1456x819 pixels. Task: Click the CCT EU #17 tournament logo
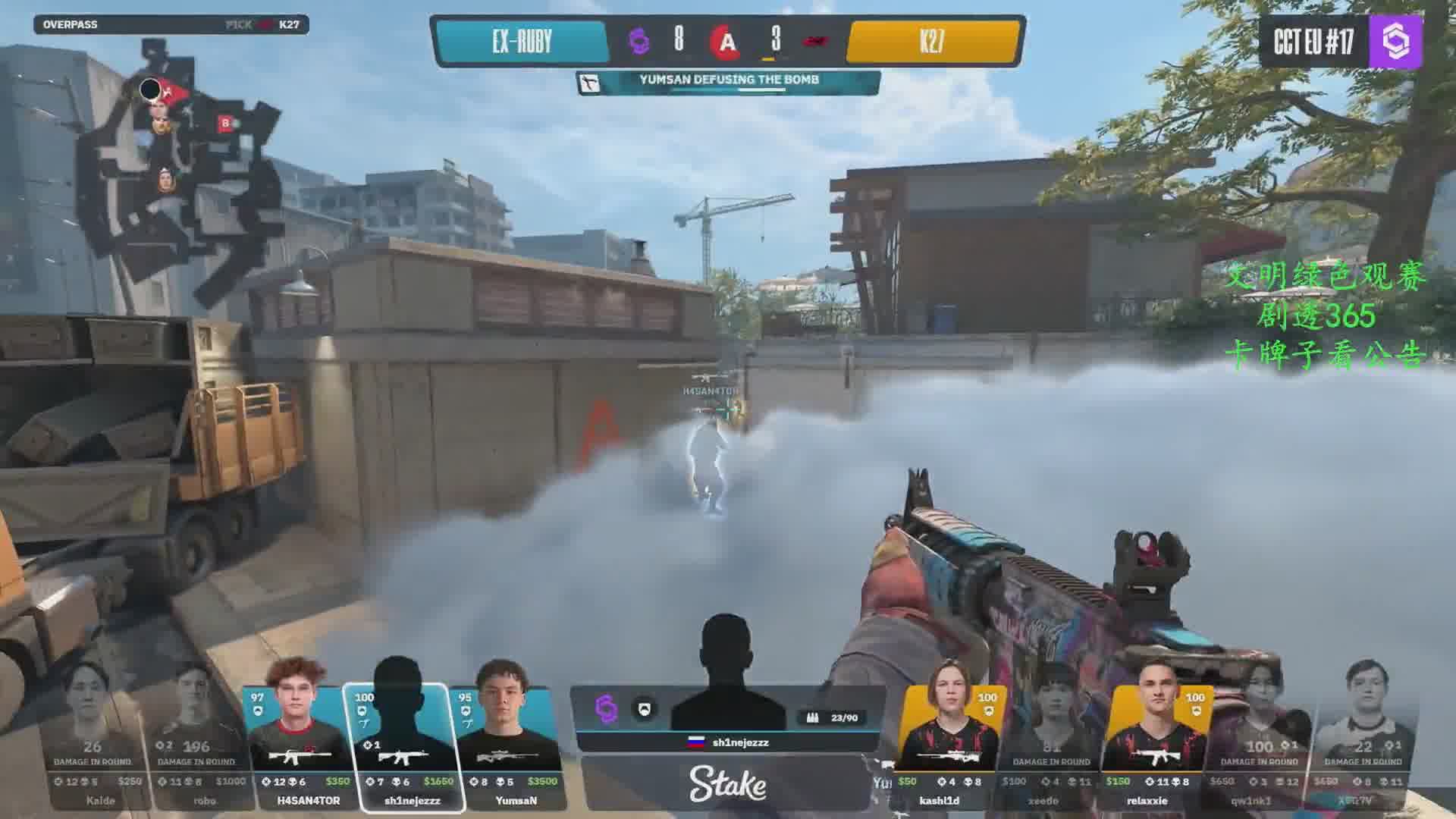point(1341,42)
